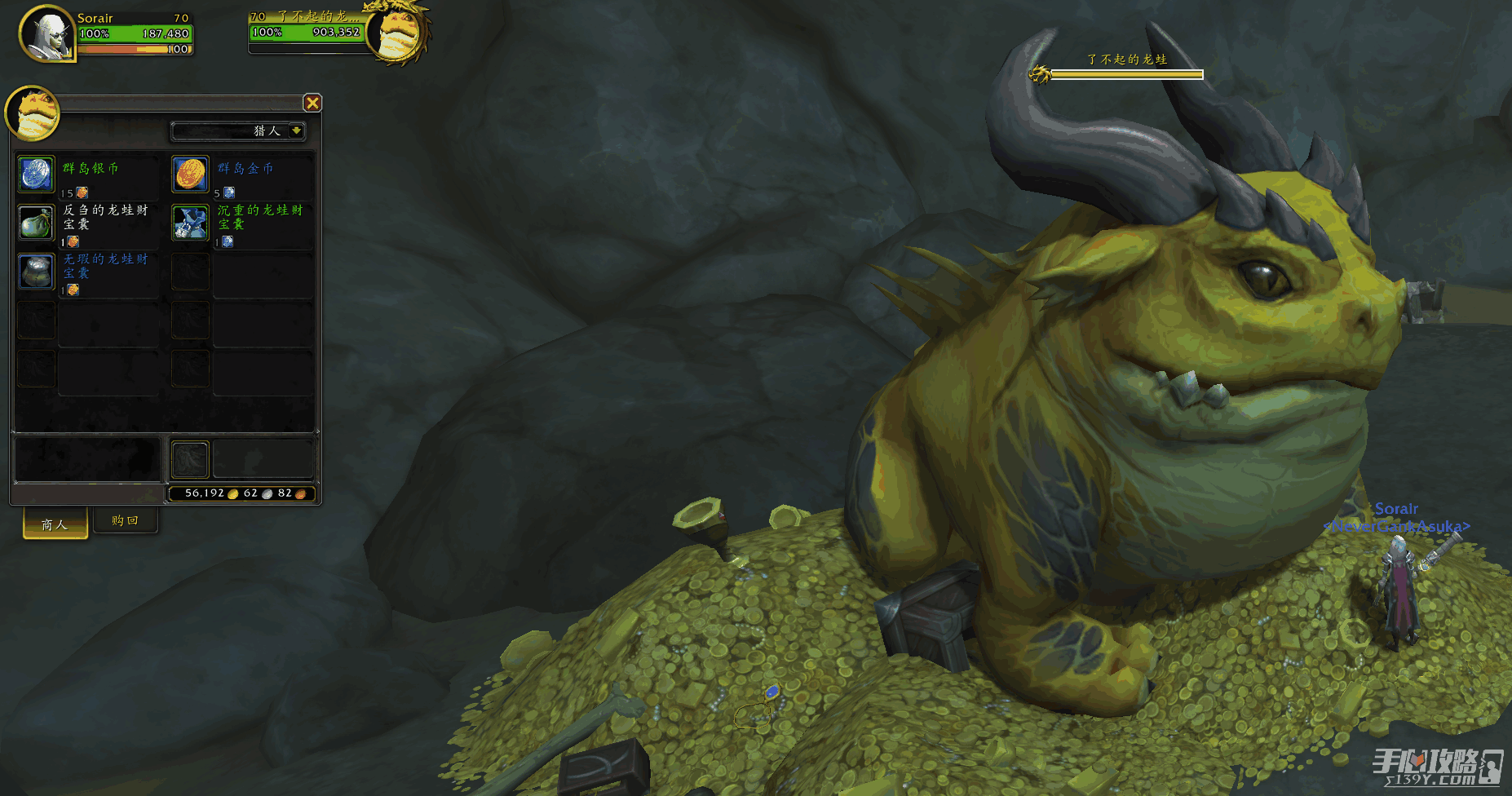Switch to the 购回 buyback tab
The image size is (1512, 796).
(125, 520)
